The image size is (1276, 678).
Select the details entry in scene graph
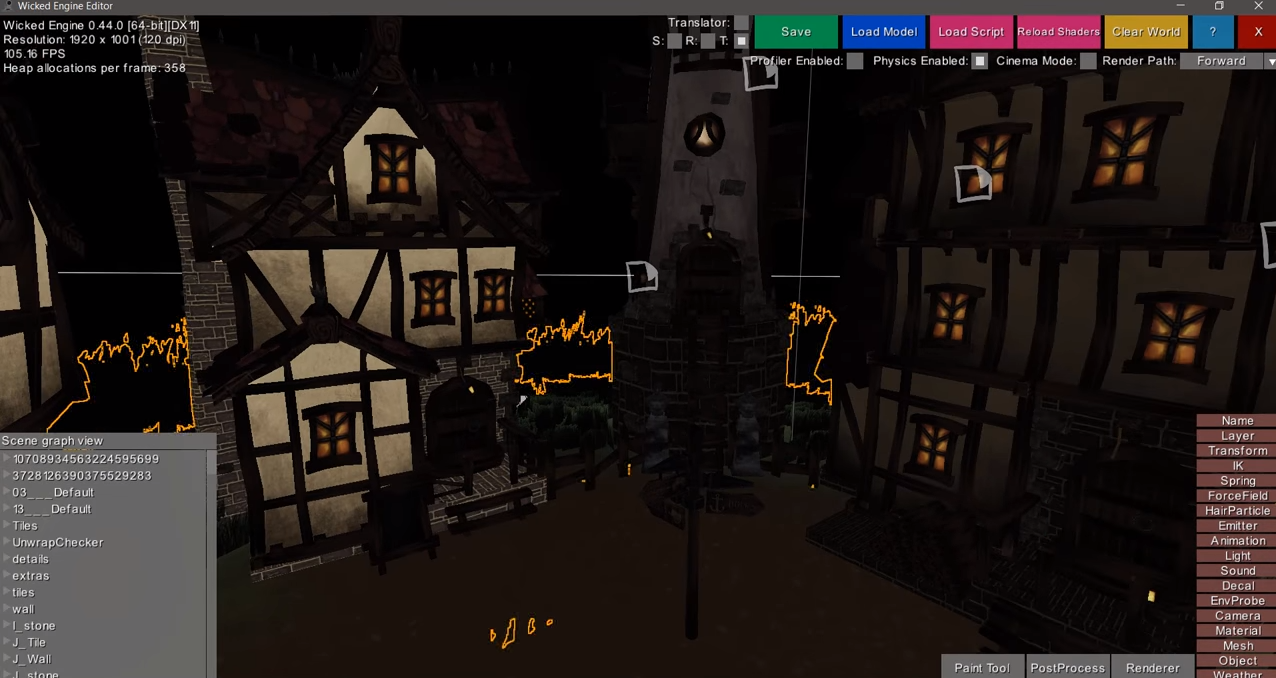[x=31, y=559]
